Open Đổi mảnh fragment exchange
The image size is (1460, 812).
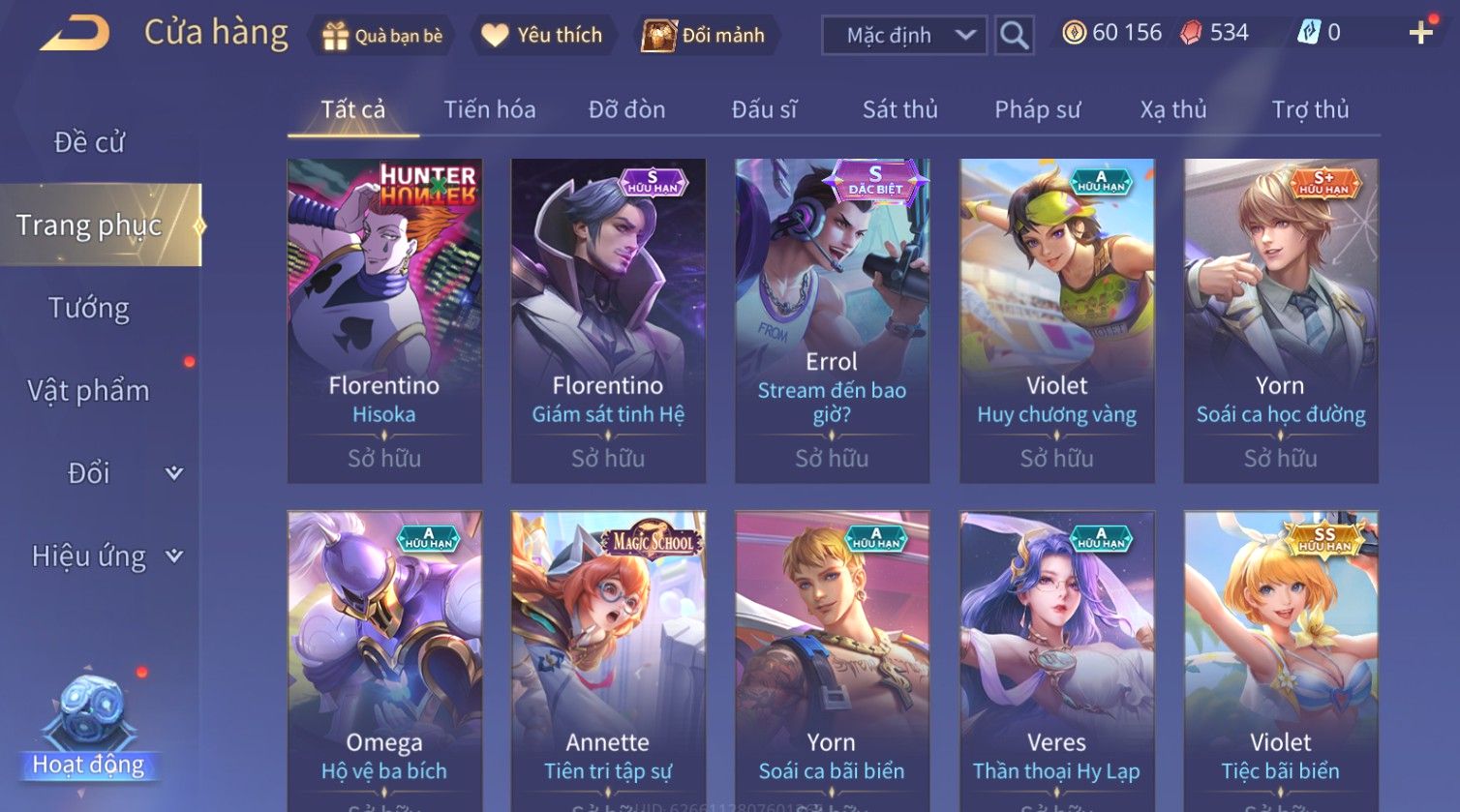click(704, 36)
